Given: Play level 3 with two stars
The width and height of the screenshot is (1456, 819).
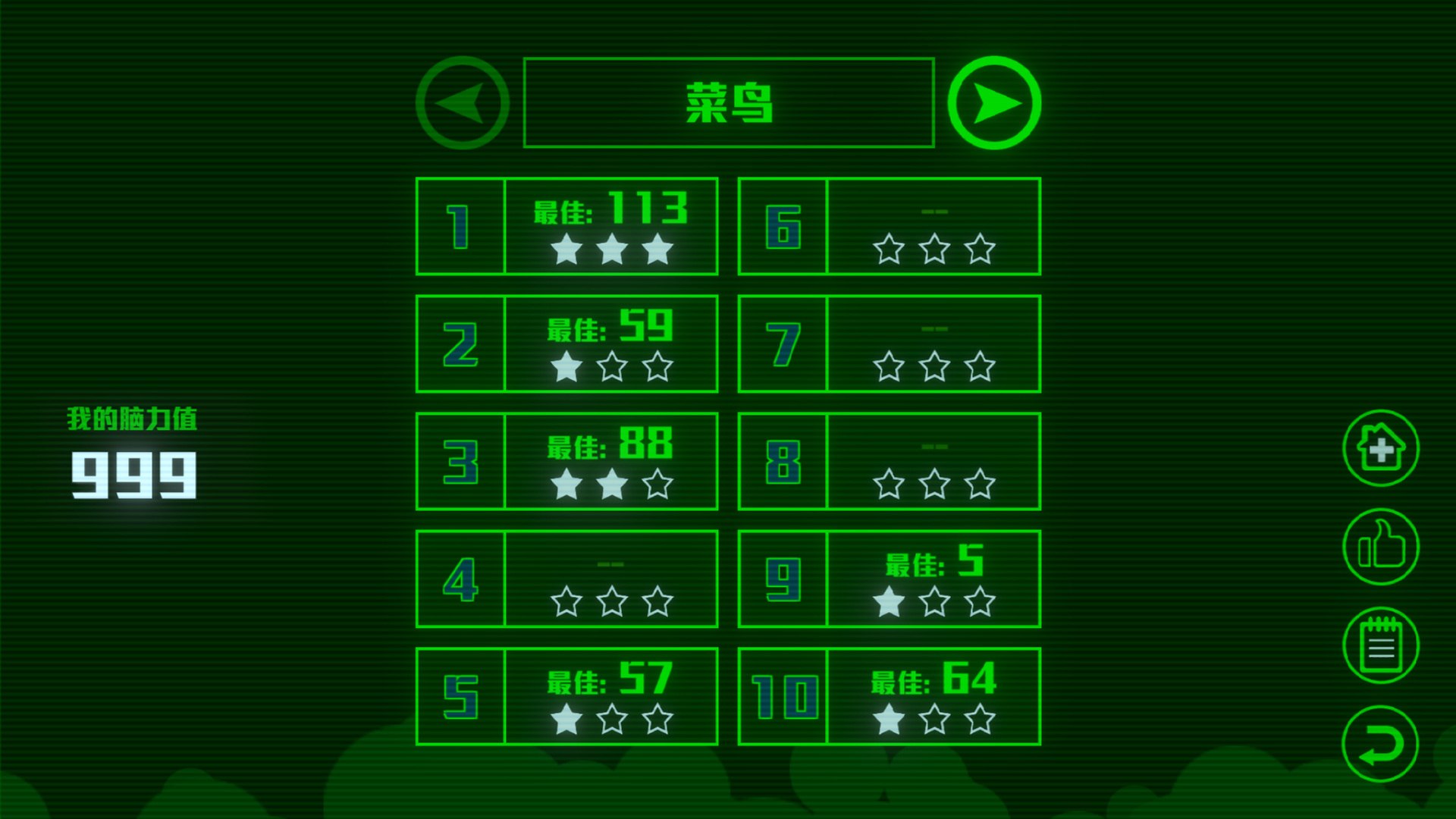Looking at the screenshot, I should point(567,460).
